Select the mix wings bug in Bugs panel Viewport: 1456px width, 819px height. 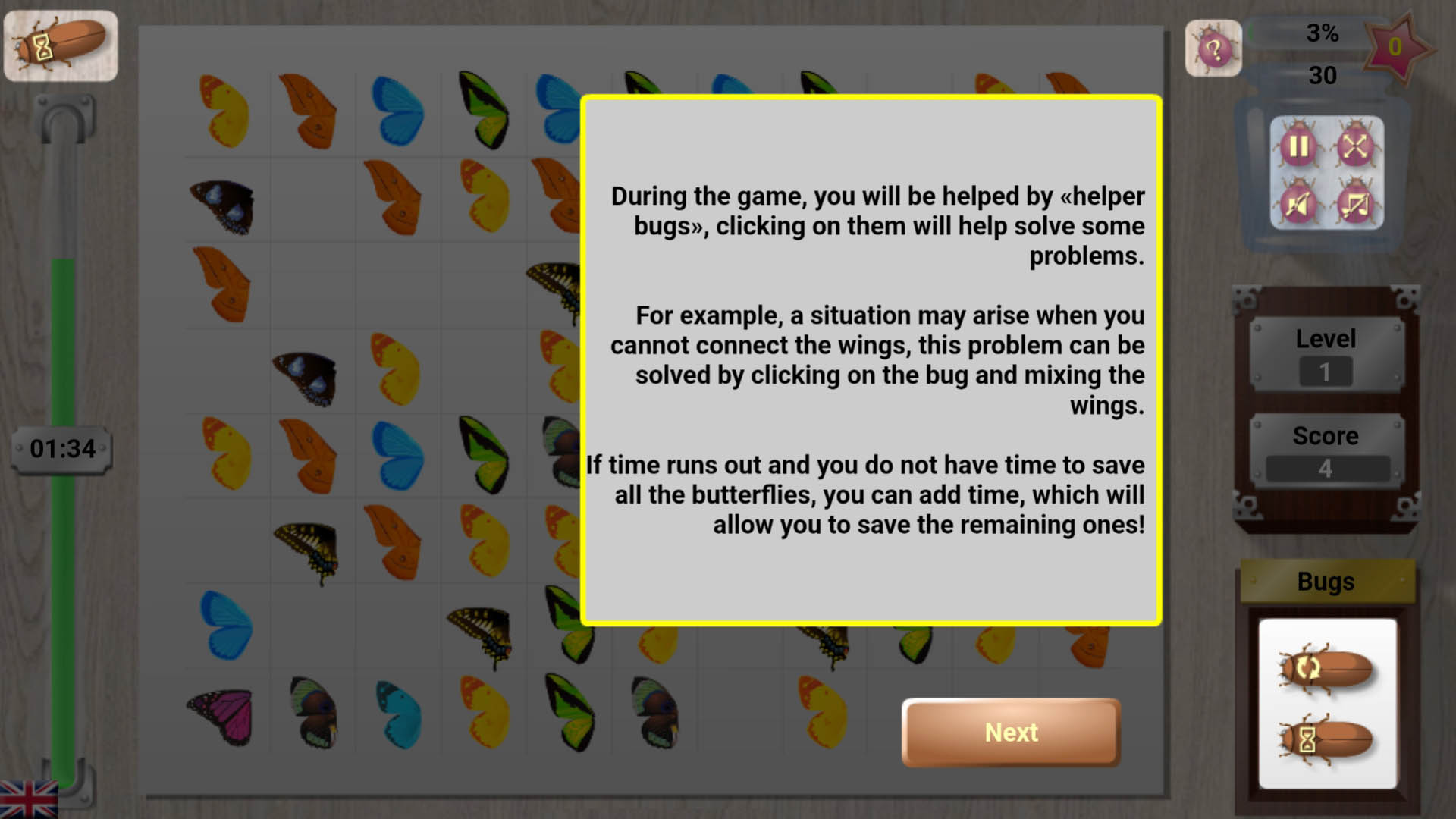pos(1326,668)
